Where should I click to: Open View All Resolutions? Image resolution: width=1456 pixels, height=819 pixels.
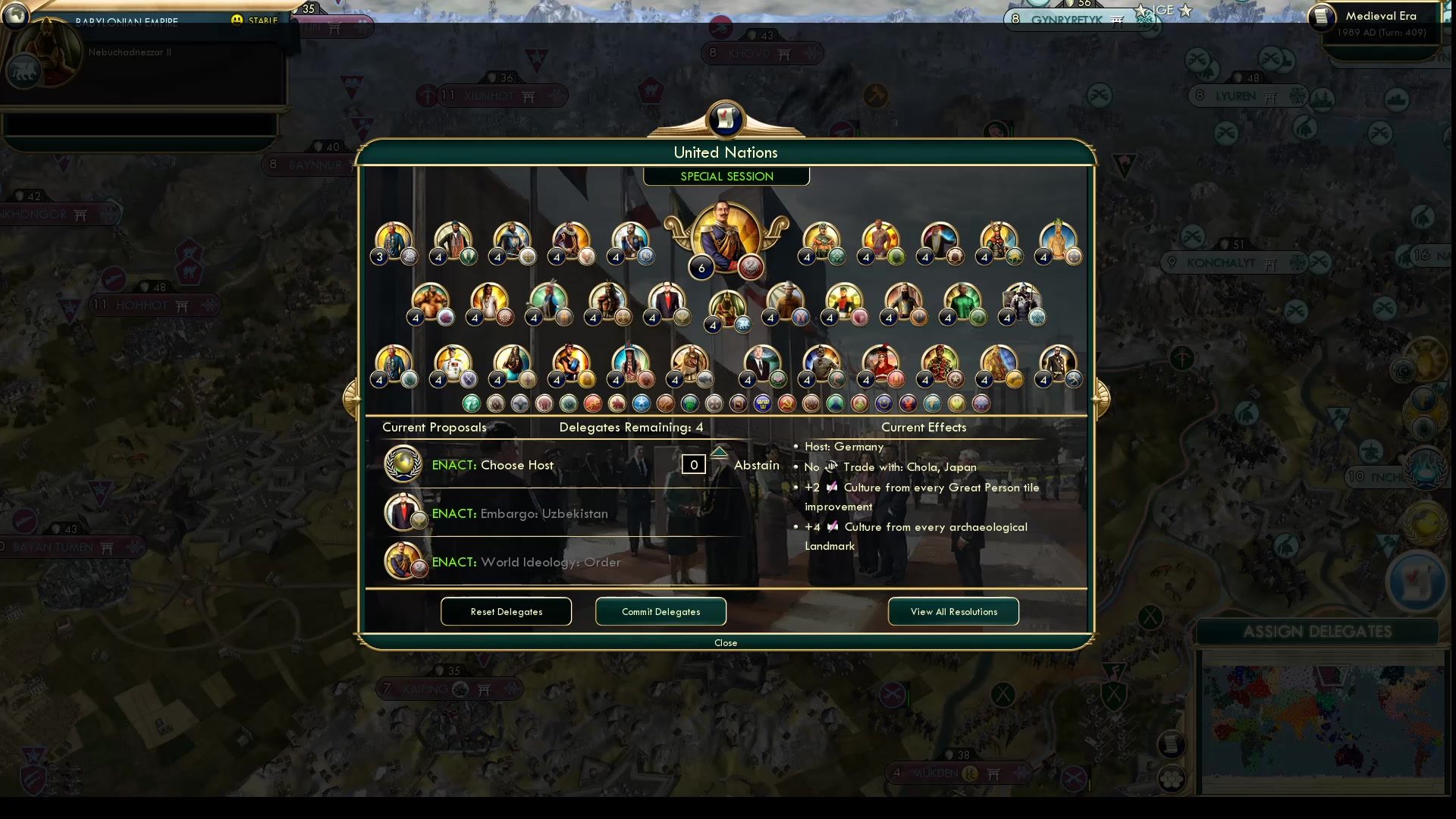point(953,611)
